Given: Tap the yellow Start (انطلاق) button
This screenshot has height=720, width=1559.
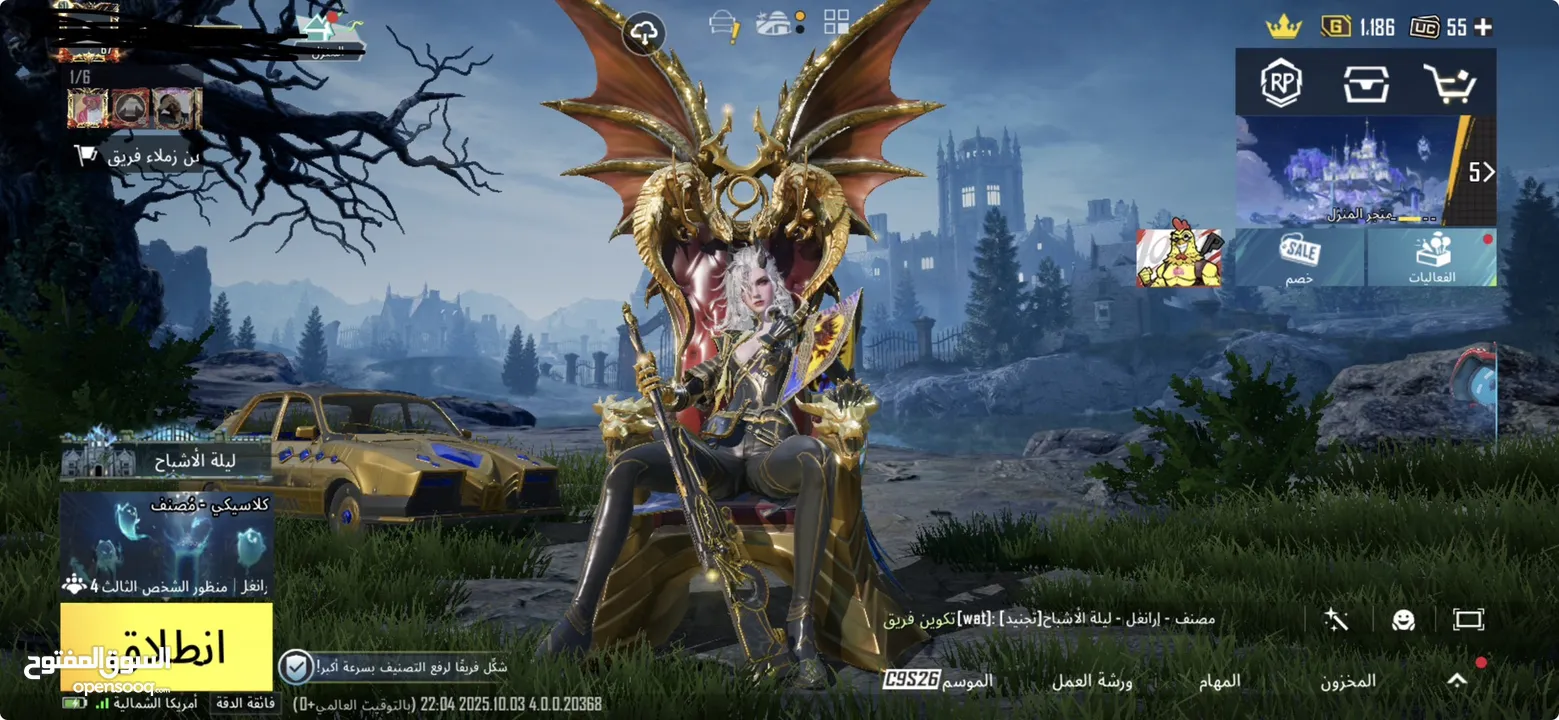Looking at the screenshot, I should pyautogui.click(x=166, y=646).
